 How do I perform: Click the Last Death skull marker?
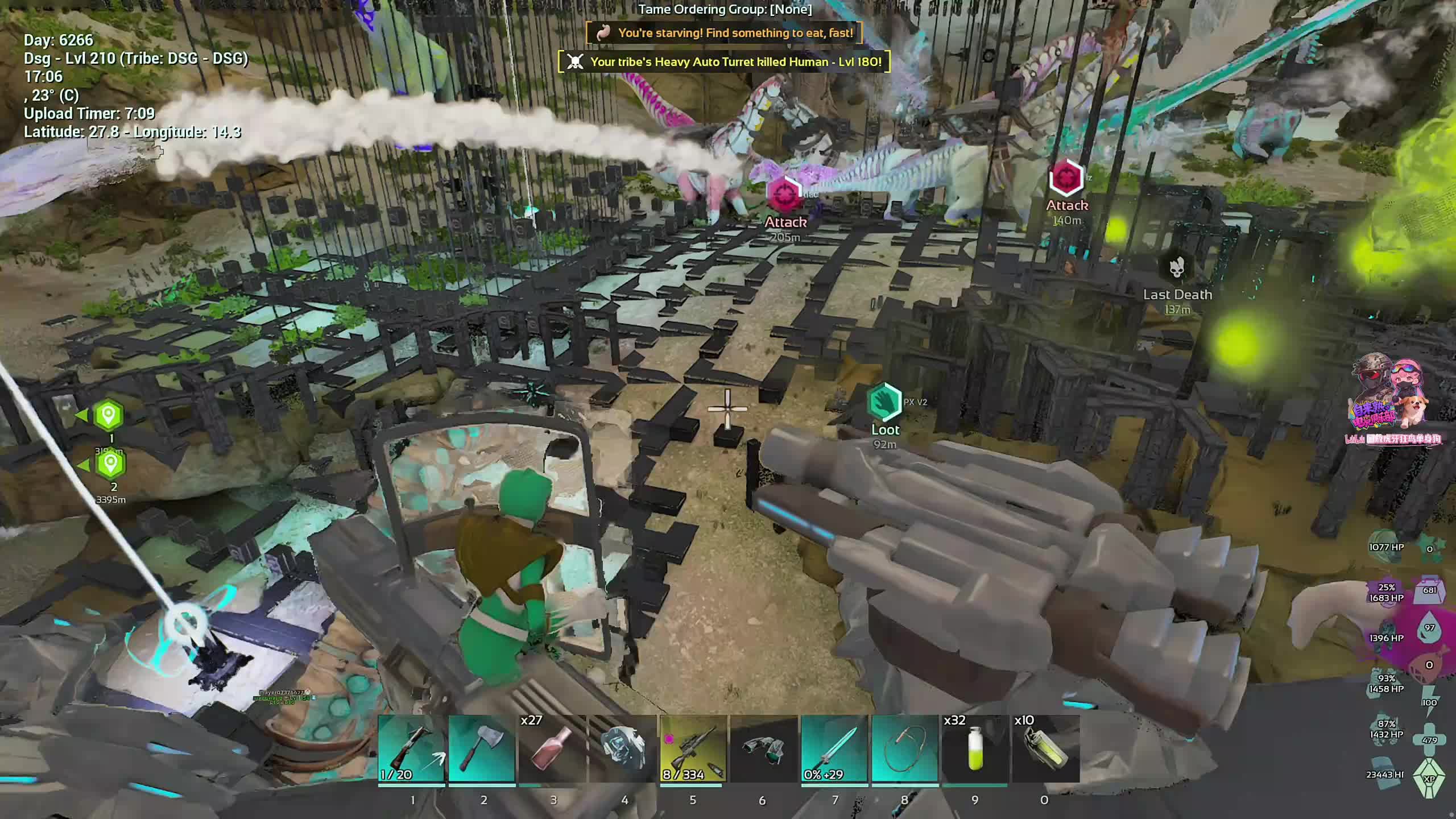click(x=1177, y=268)
